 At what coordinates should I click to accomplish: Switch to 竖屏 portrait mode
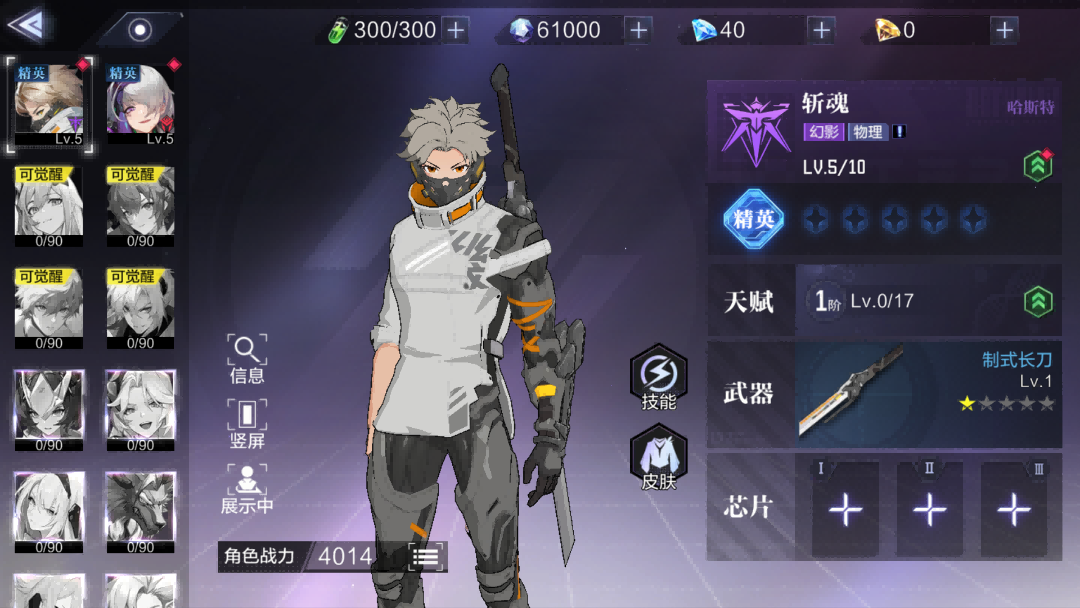(247, 424)
